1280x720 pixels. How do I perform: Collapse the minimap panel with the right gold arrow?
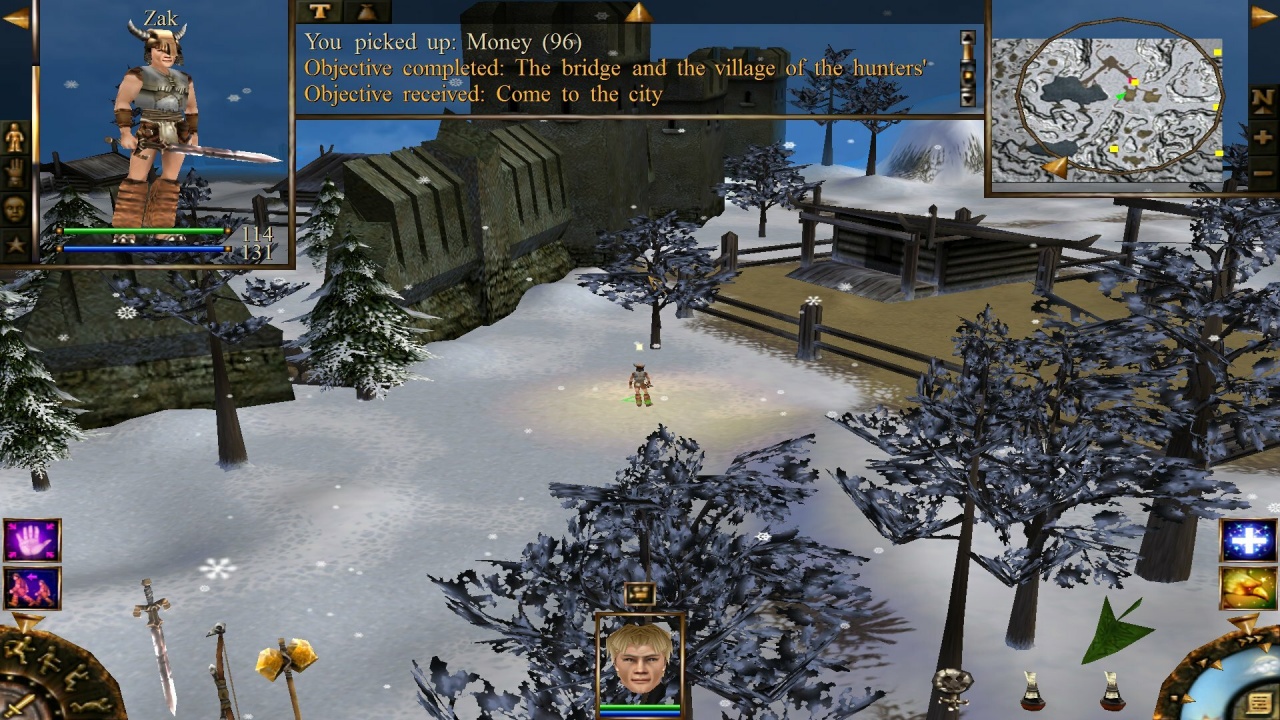[x=1263, y=16]
